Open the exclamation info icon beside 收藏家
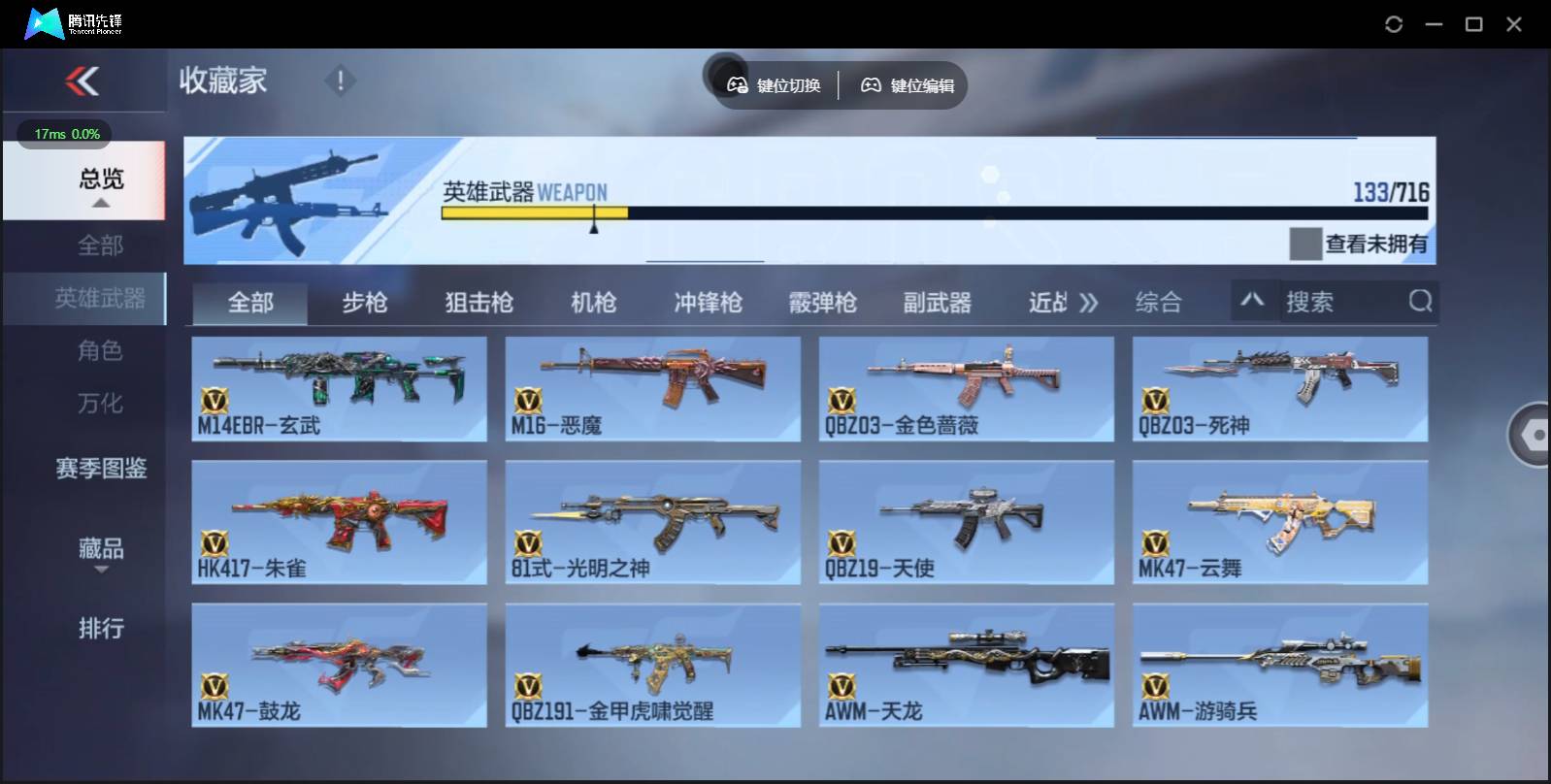This screenshot has width=1551, height=784. click(x=340, y=82)
